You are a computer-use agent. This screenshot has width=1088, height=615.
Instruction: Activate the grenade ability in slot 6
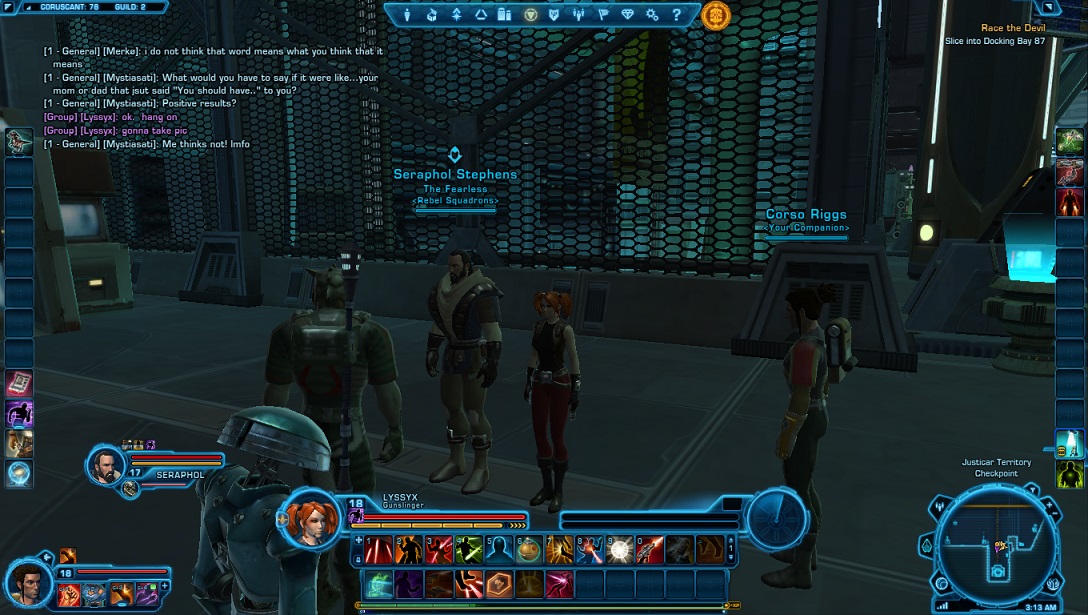[x=529, y=549]
